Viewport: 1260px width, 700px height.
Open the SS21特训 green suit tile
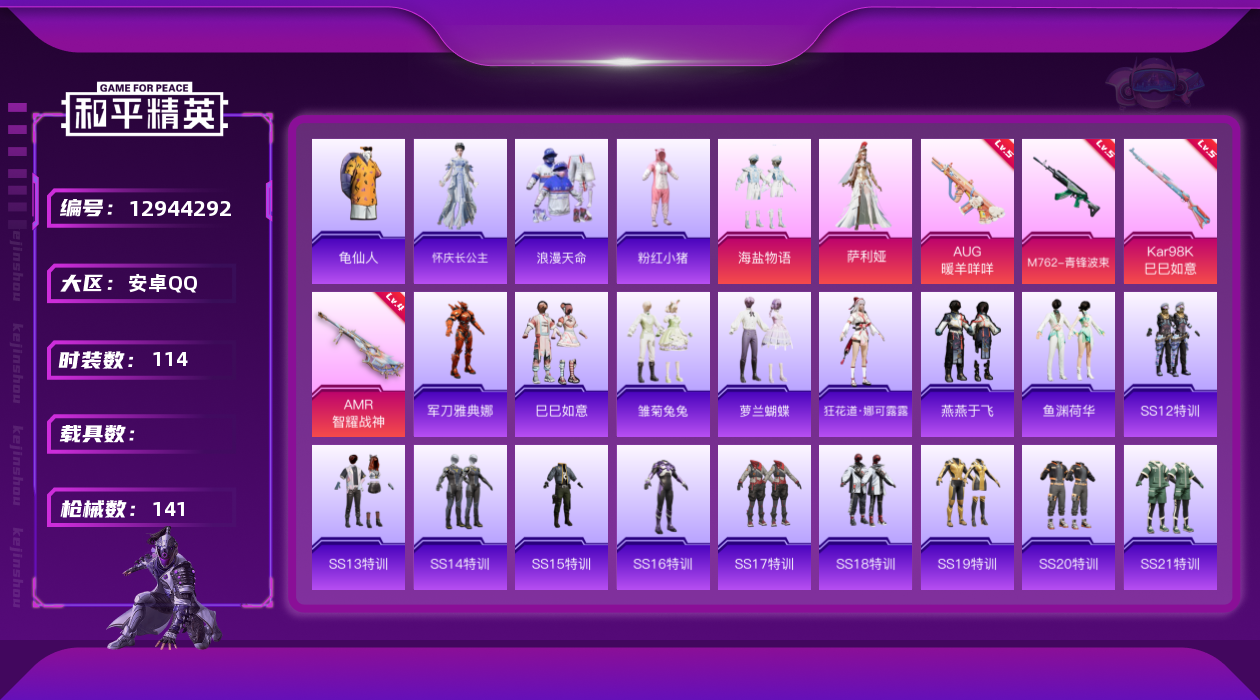pyautogui.click(x=1170, y=517)
